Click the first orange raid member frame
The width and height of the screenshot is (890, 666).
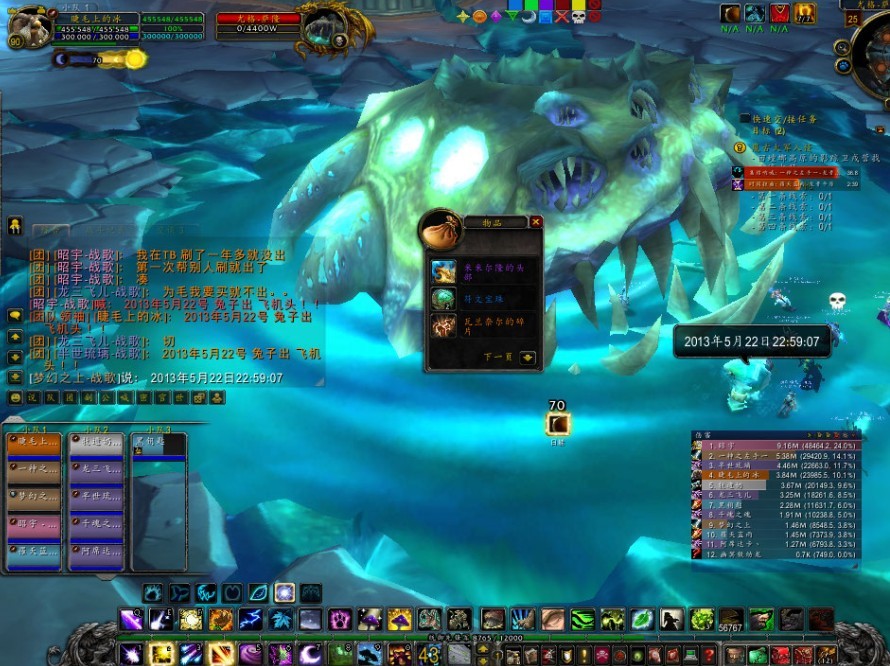(x=34, y=441)
